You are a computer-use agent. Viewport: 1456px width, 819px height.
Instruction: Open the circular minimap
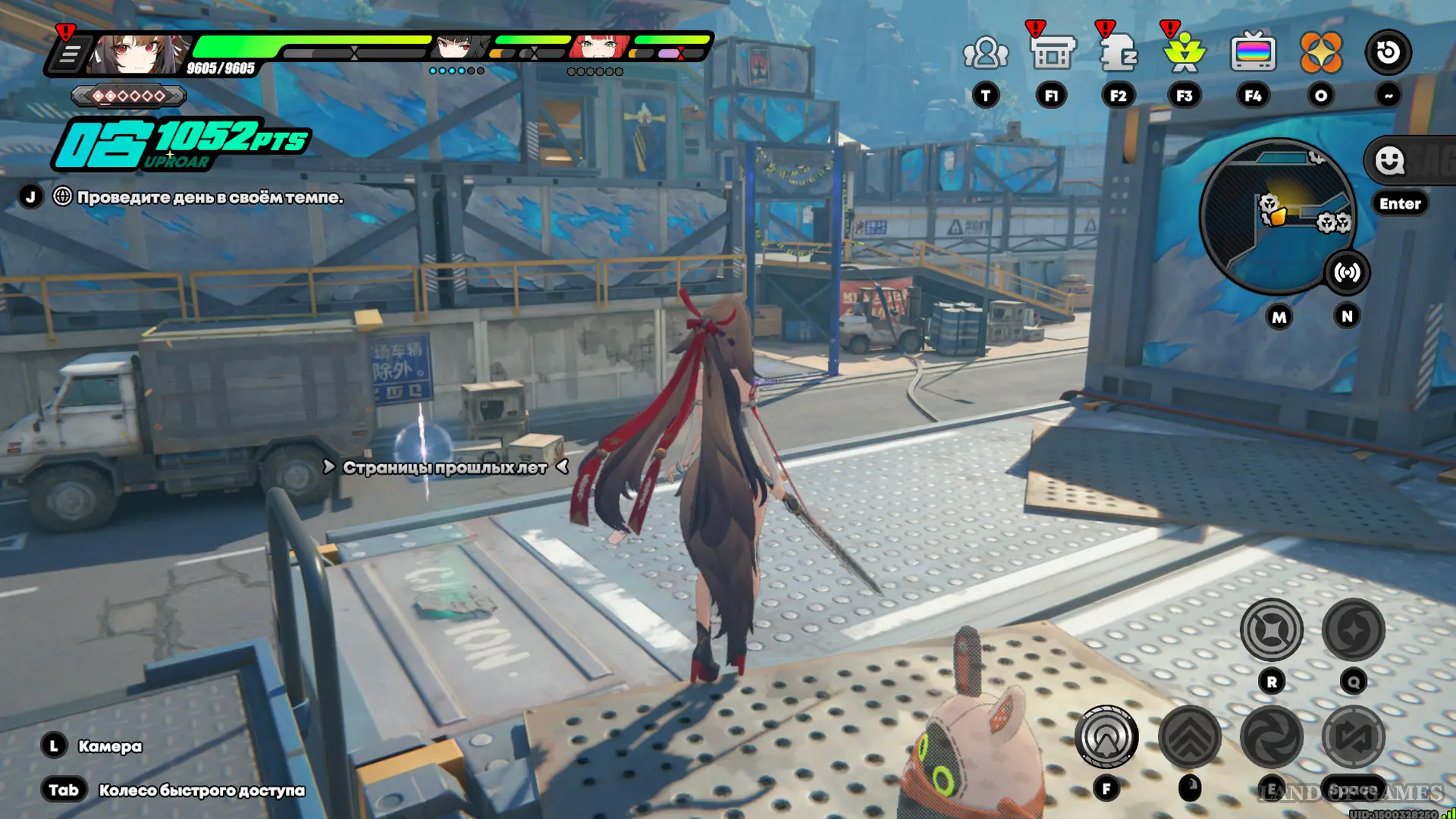click(1276, 216)
